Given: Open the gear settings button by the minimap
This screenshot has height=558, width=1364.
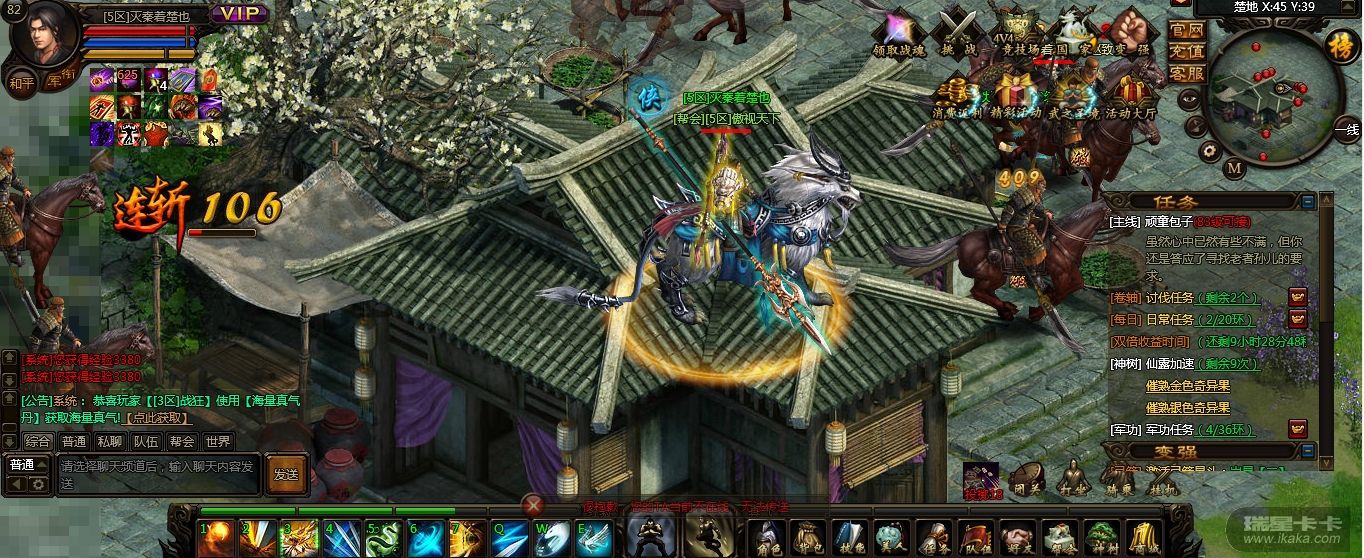Looking at the screenshot, I should 1209,152.
